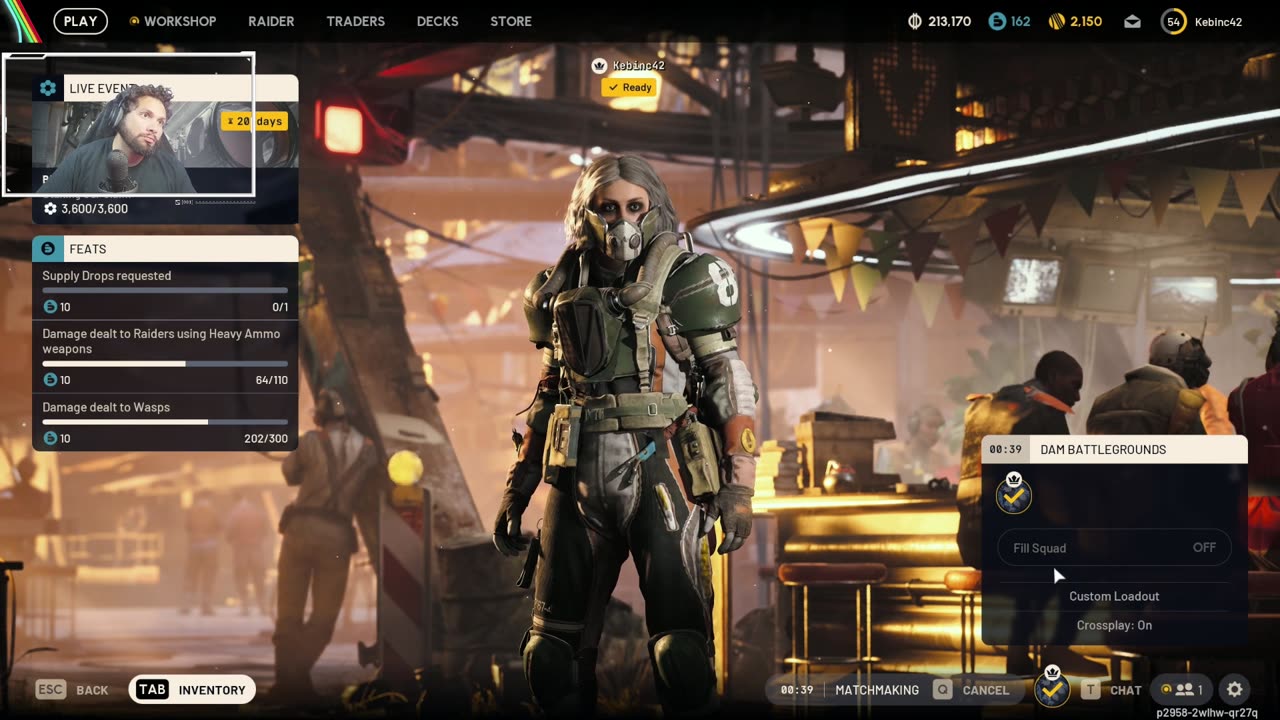Screen dimensions: 1280x720
Task: Open the PLAY tab
Action: pos(80,21)
